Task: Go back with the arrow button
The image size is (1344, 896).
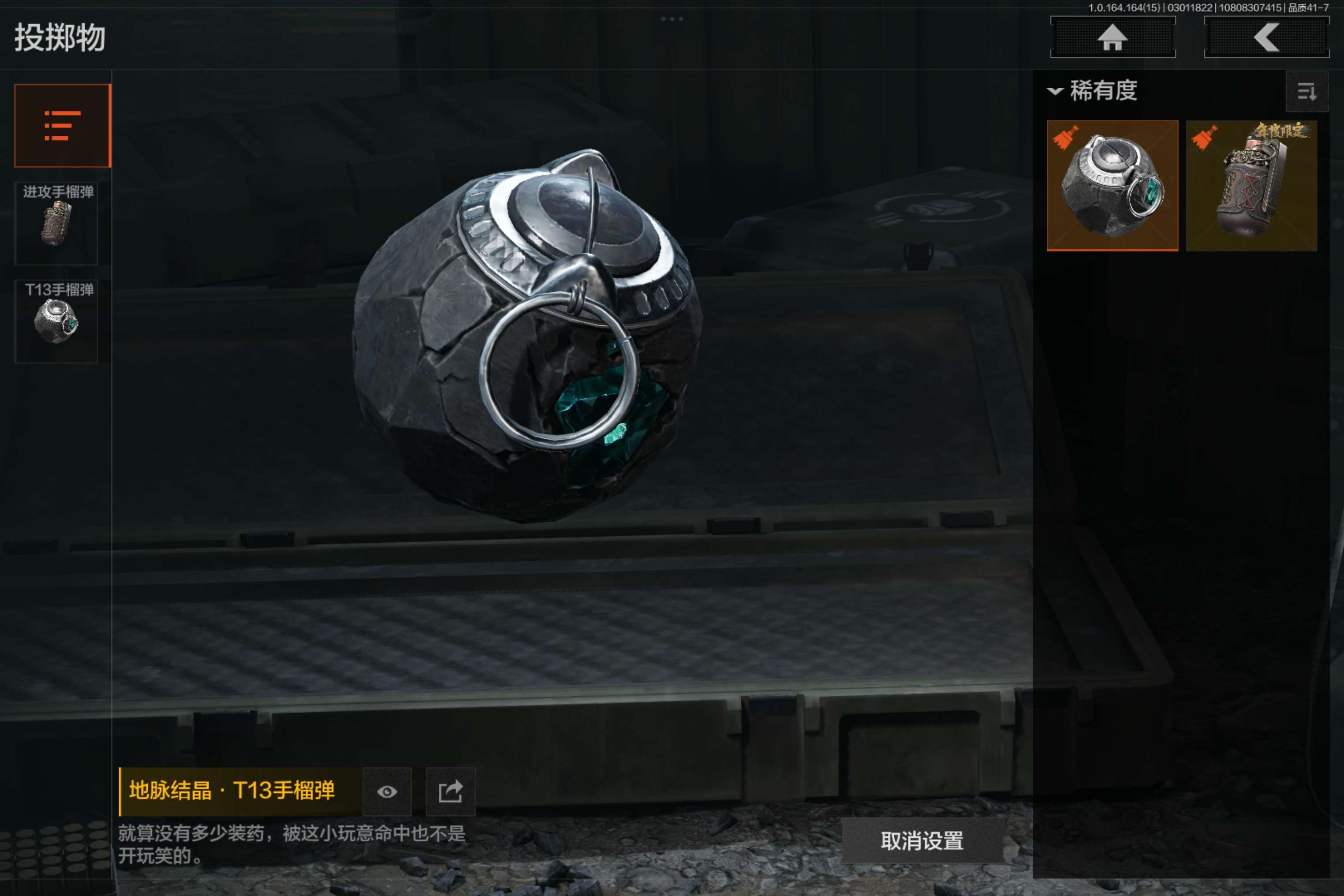Action: point(1266,38)
